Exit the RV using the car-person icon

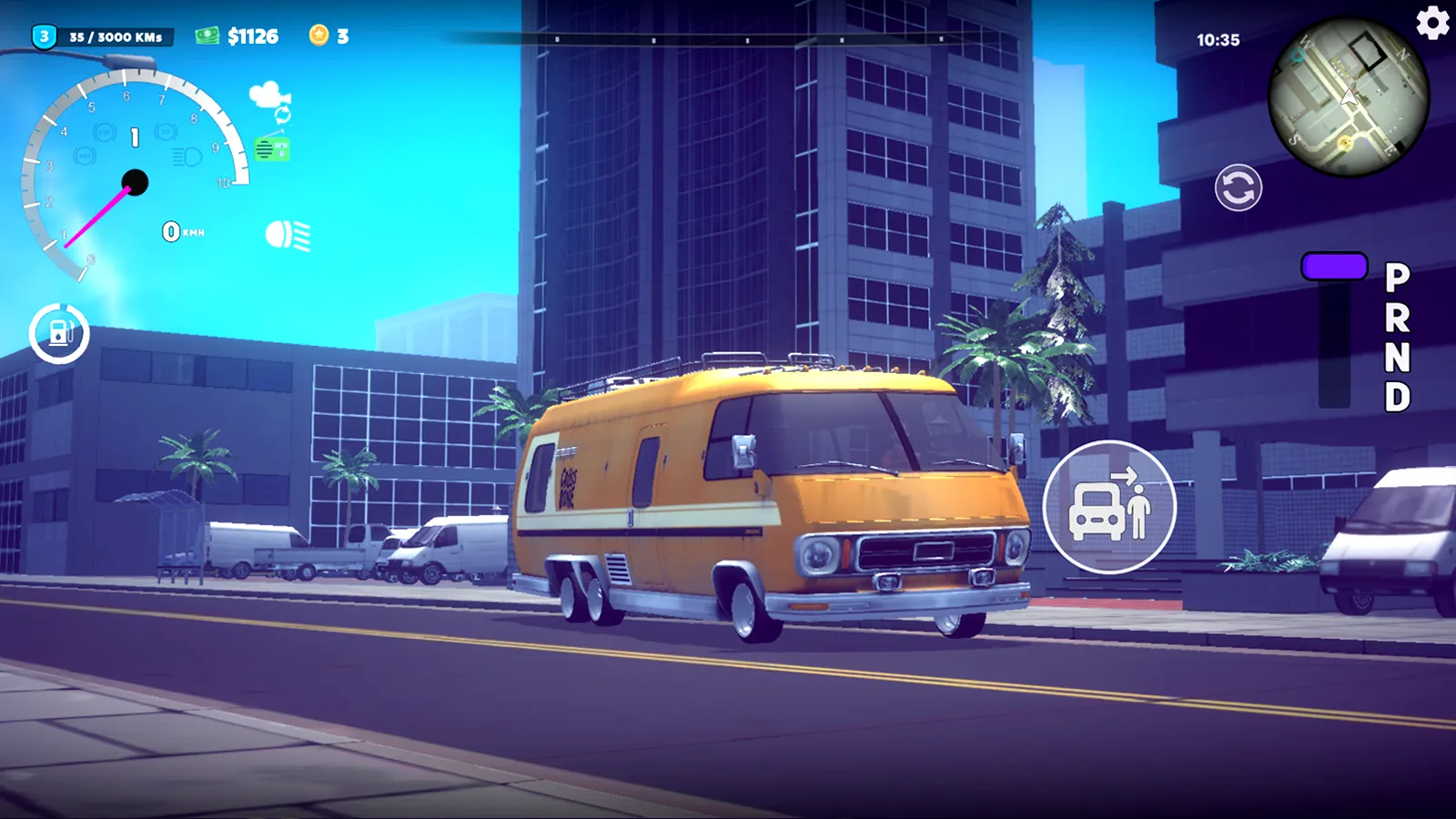[1108, 507]
